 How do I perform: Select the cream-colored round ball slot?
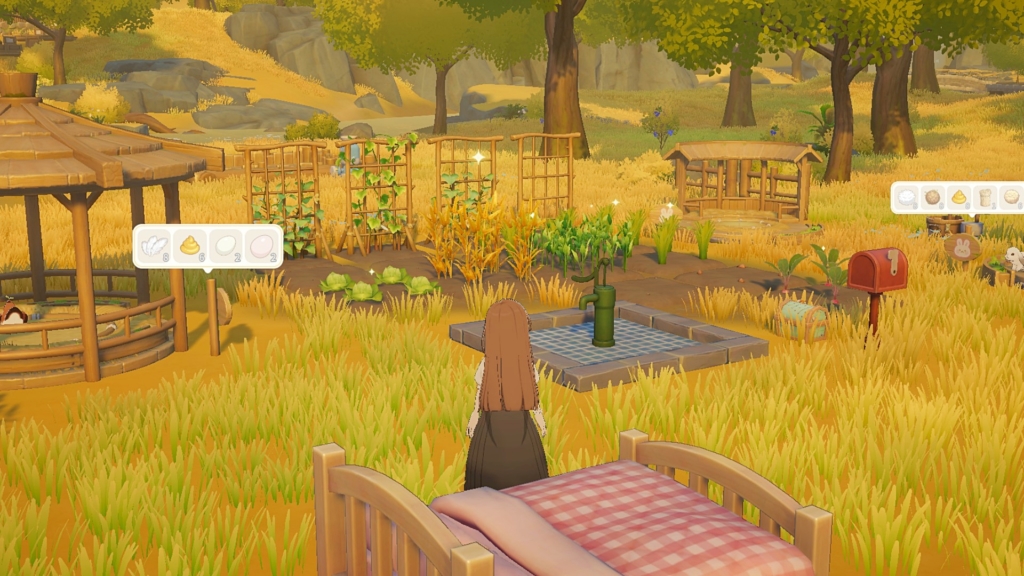[1011, 197]
